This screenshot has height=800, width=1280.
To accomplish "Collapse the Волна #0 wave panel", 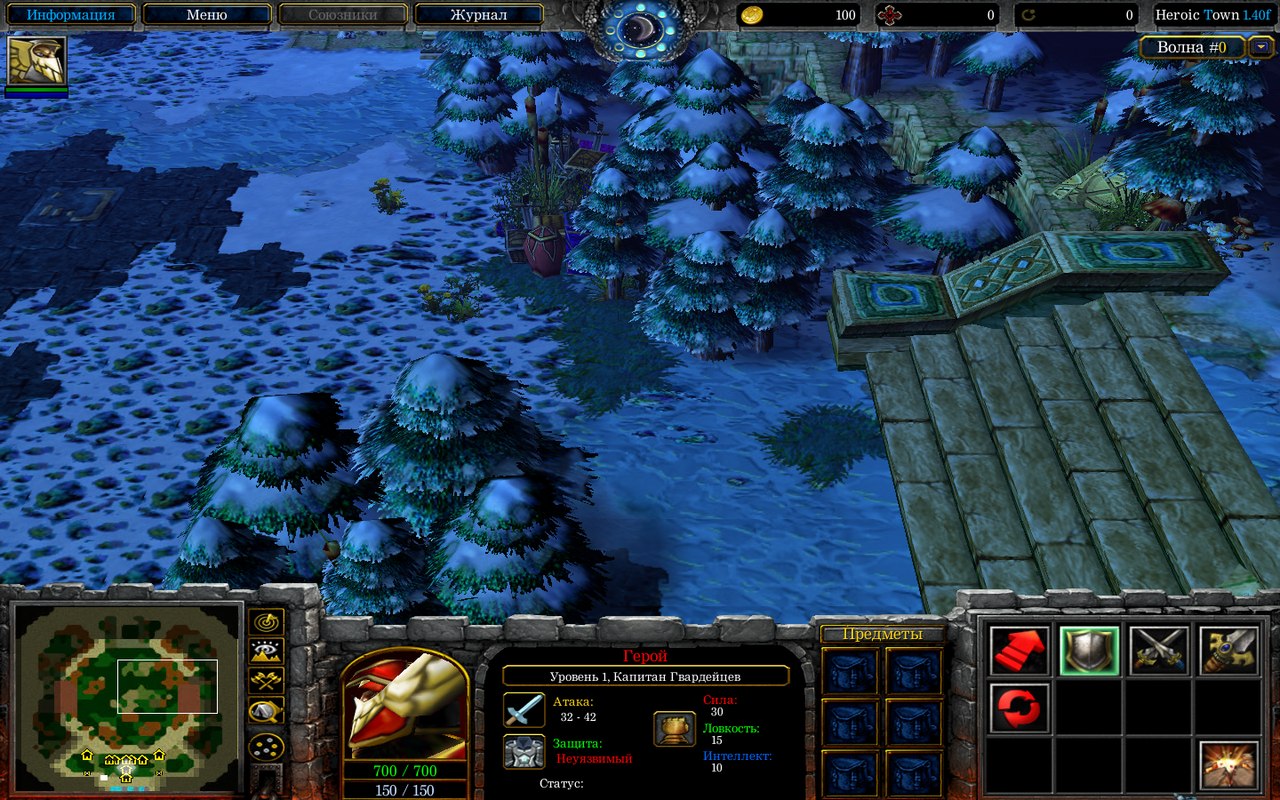I will click(1262, 46).
